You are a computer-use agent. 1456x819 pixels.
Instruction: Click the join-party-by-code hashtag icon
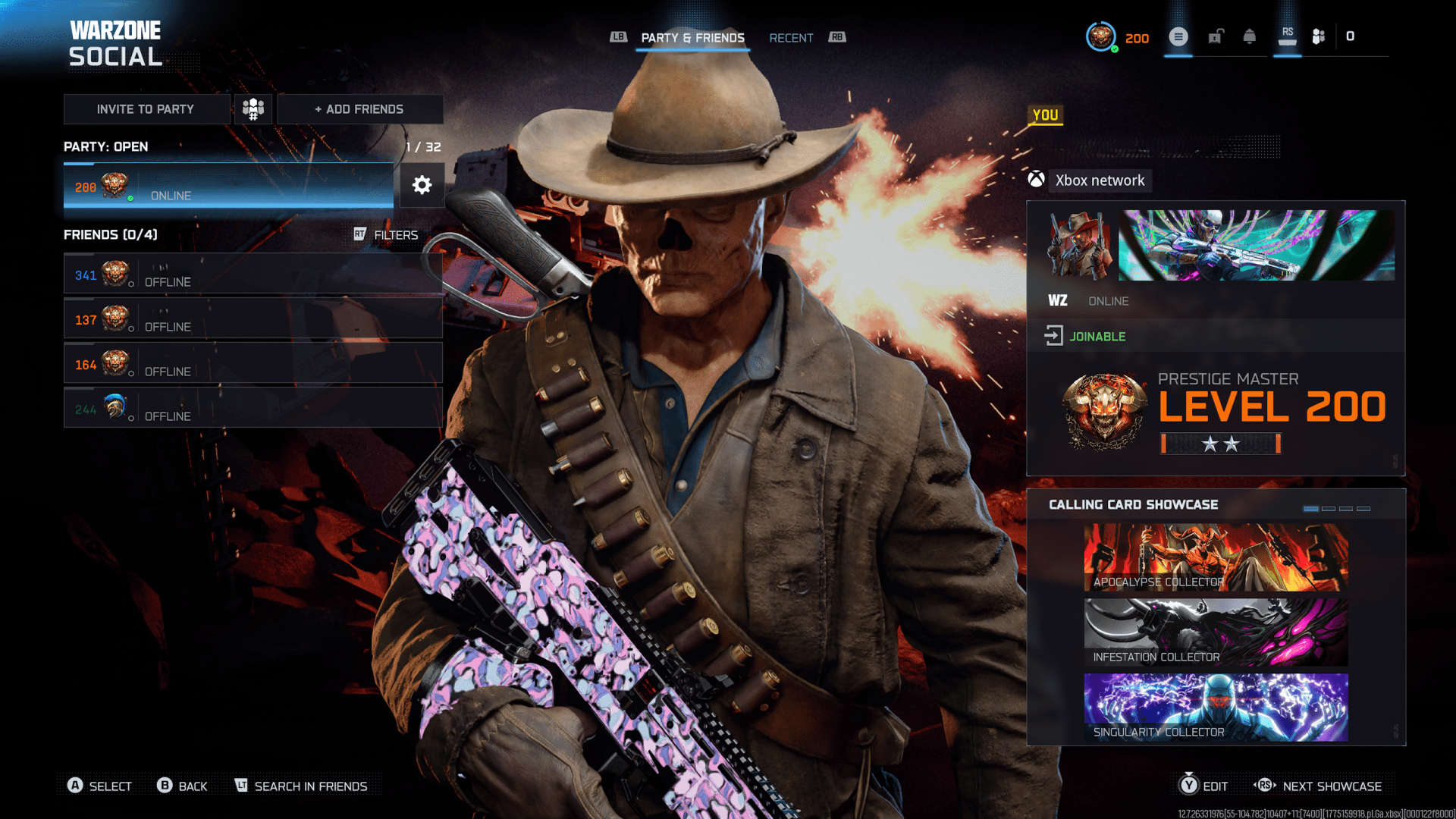click(x=253, y=108)
